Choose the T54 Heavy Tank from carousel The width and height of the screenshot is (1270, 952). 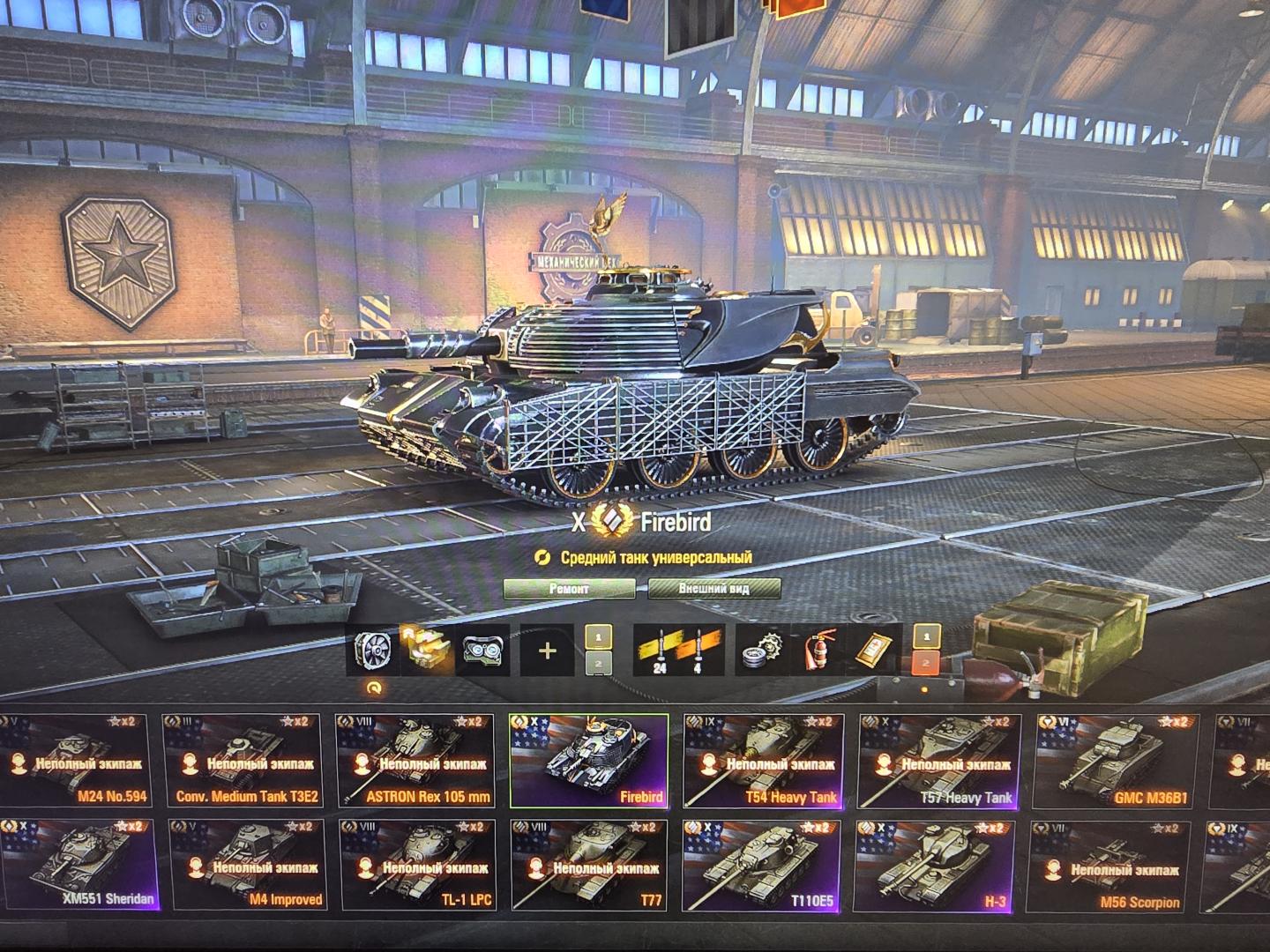tap(763, 760)
